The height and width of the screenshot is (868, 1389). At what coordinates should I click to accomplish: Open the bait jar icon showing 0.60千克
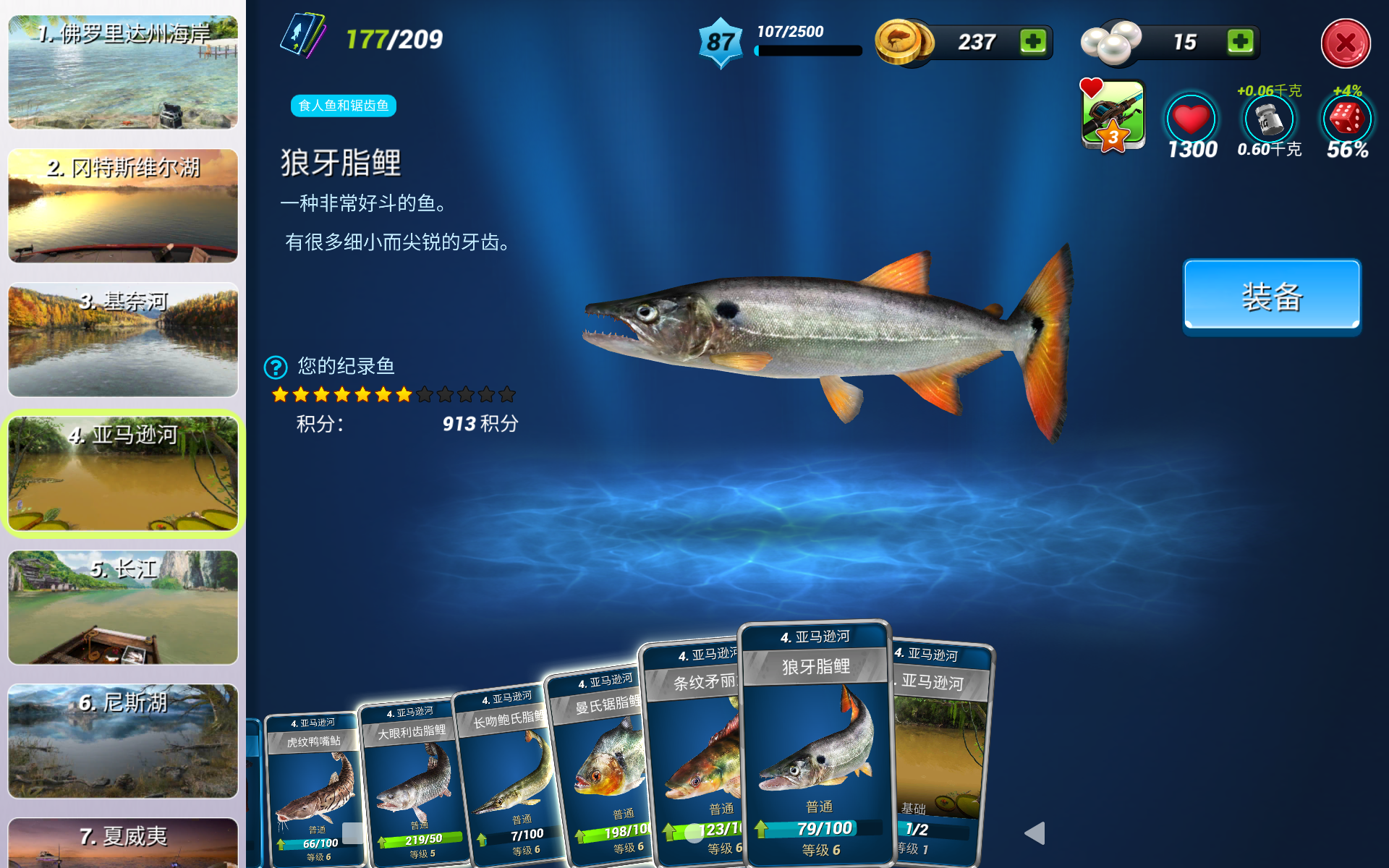1269,118
